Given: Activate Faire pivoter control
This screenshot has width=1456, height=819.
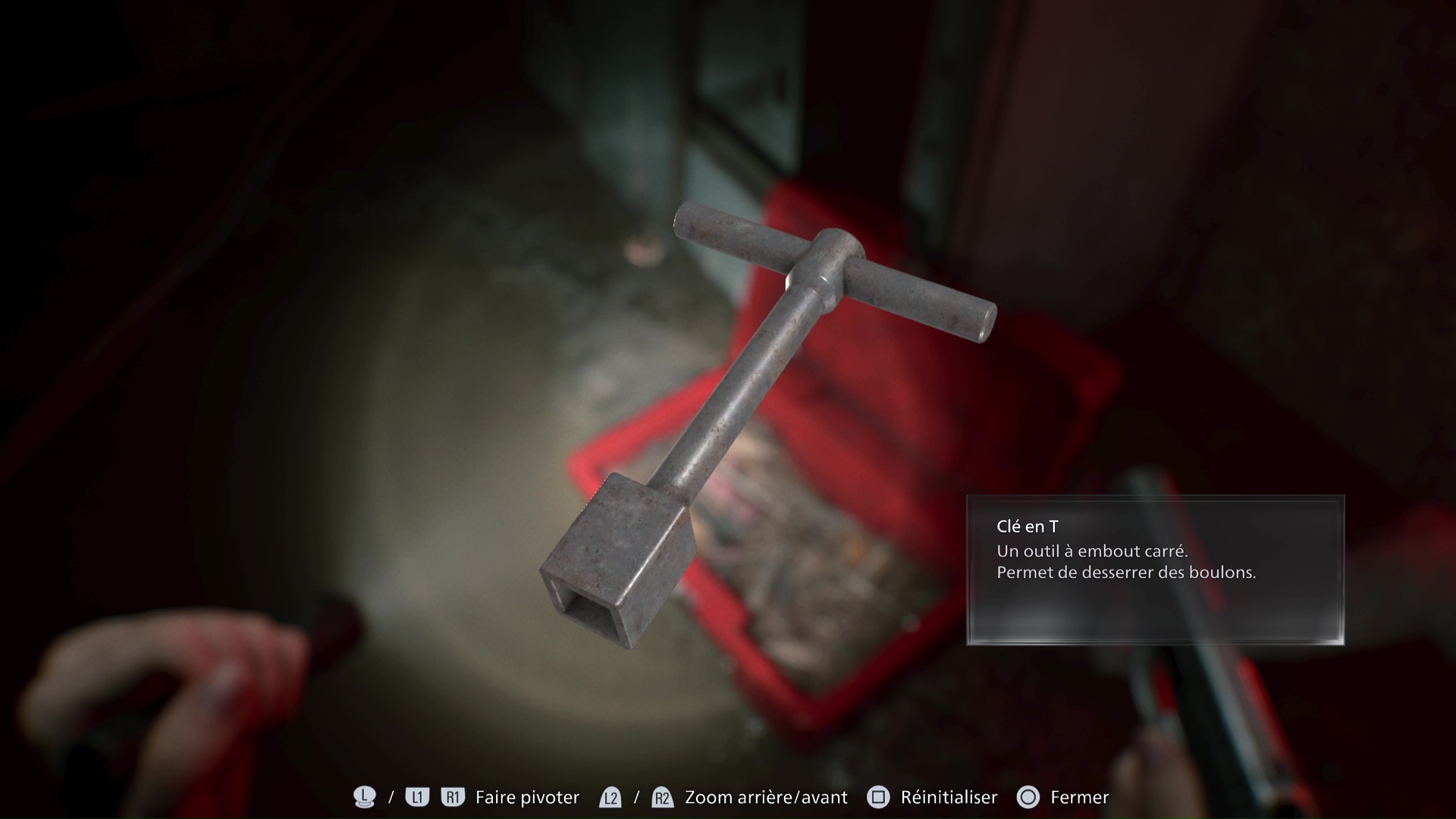Looking at the screenshot, I should (526, 797).
